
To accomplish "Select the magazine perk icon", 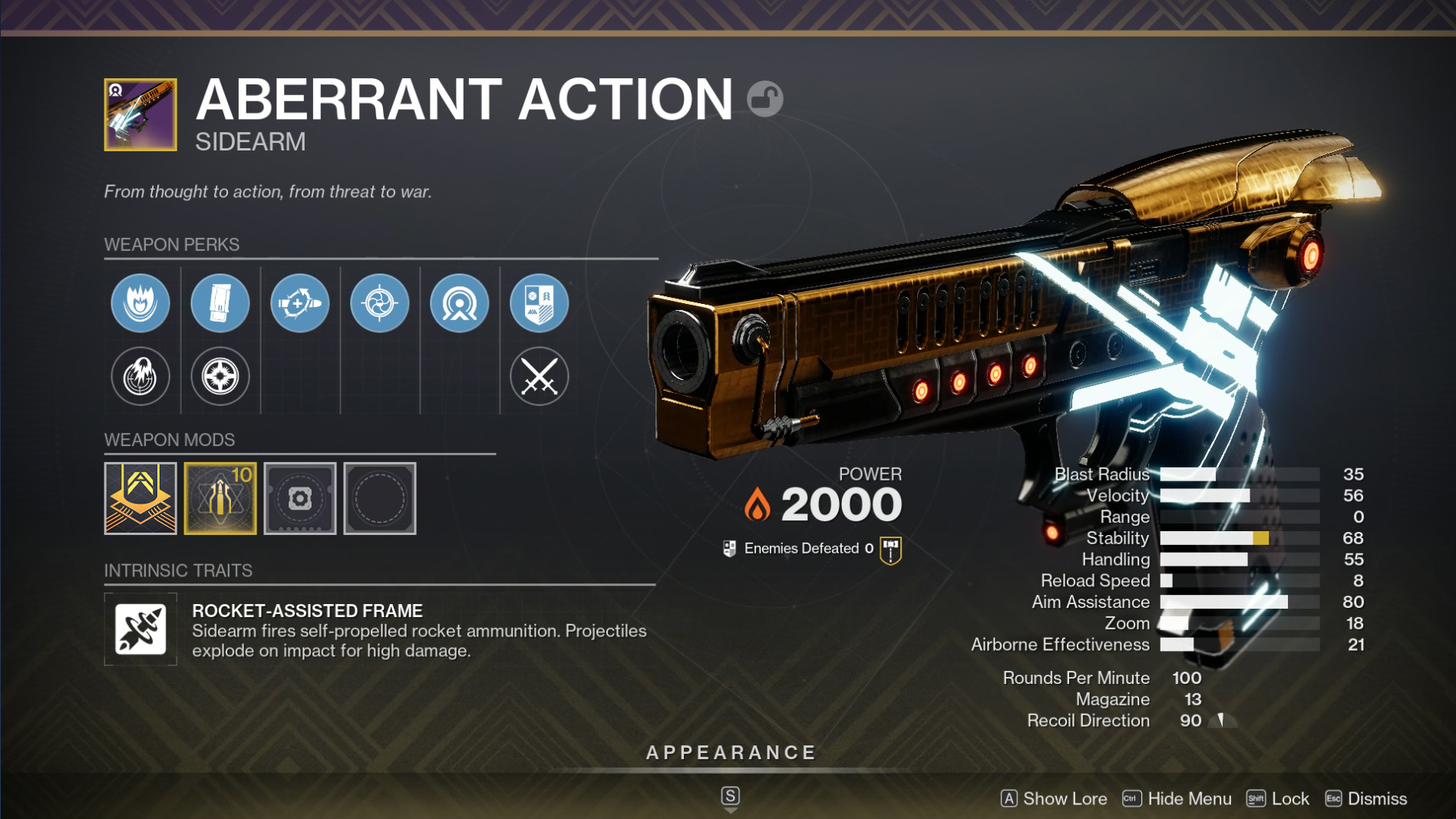I will point(220,303).
